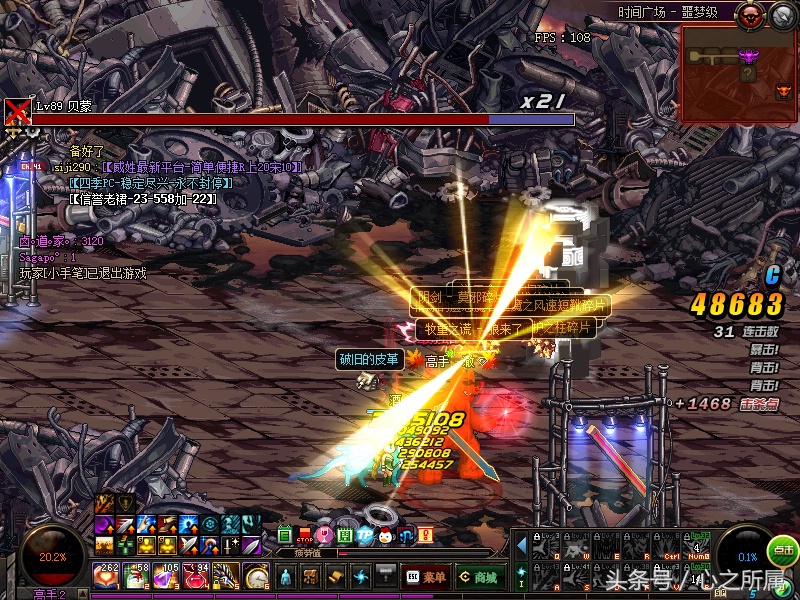Use the purple crystal item in slot 3
The width and height of the screenshot is (800, 600).
(x=166, y=576)
